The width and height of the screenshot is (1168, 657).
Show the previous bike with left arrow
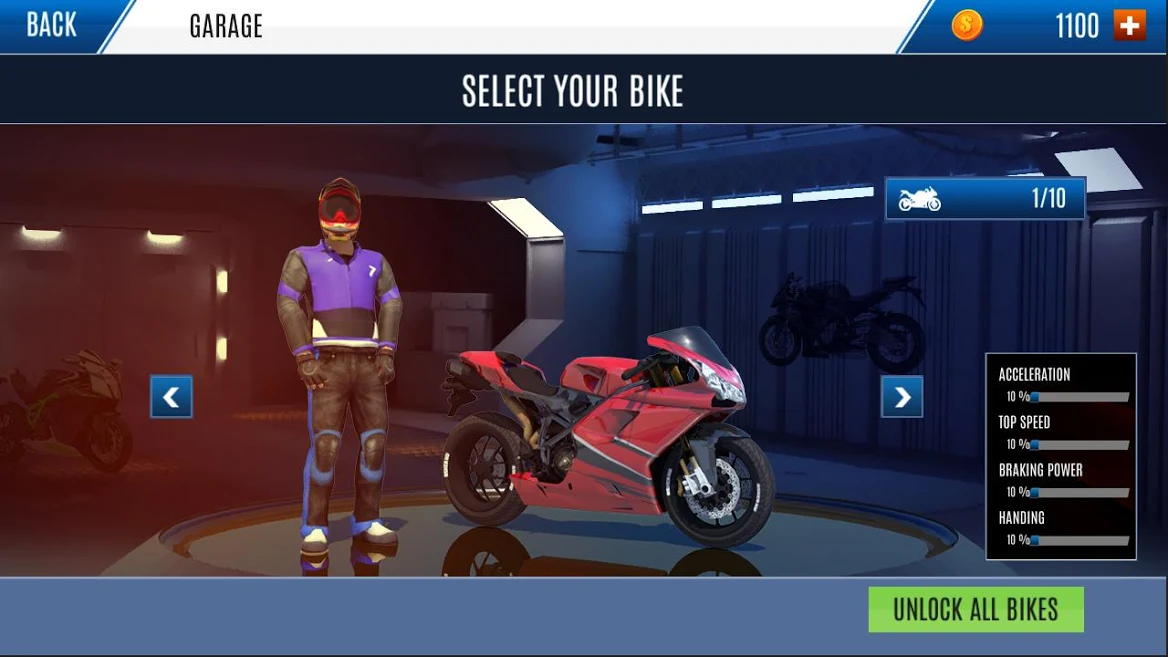(171, 397)
